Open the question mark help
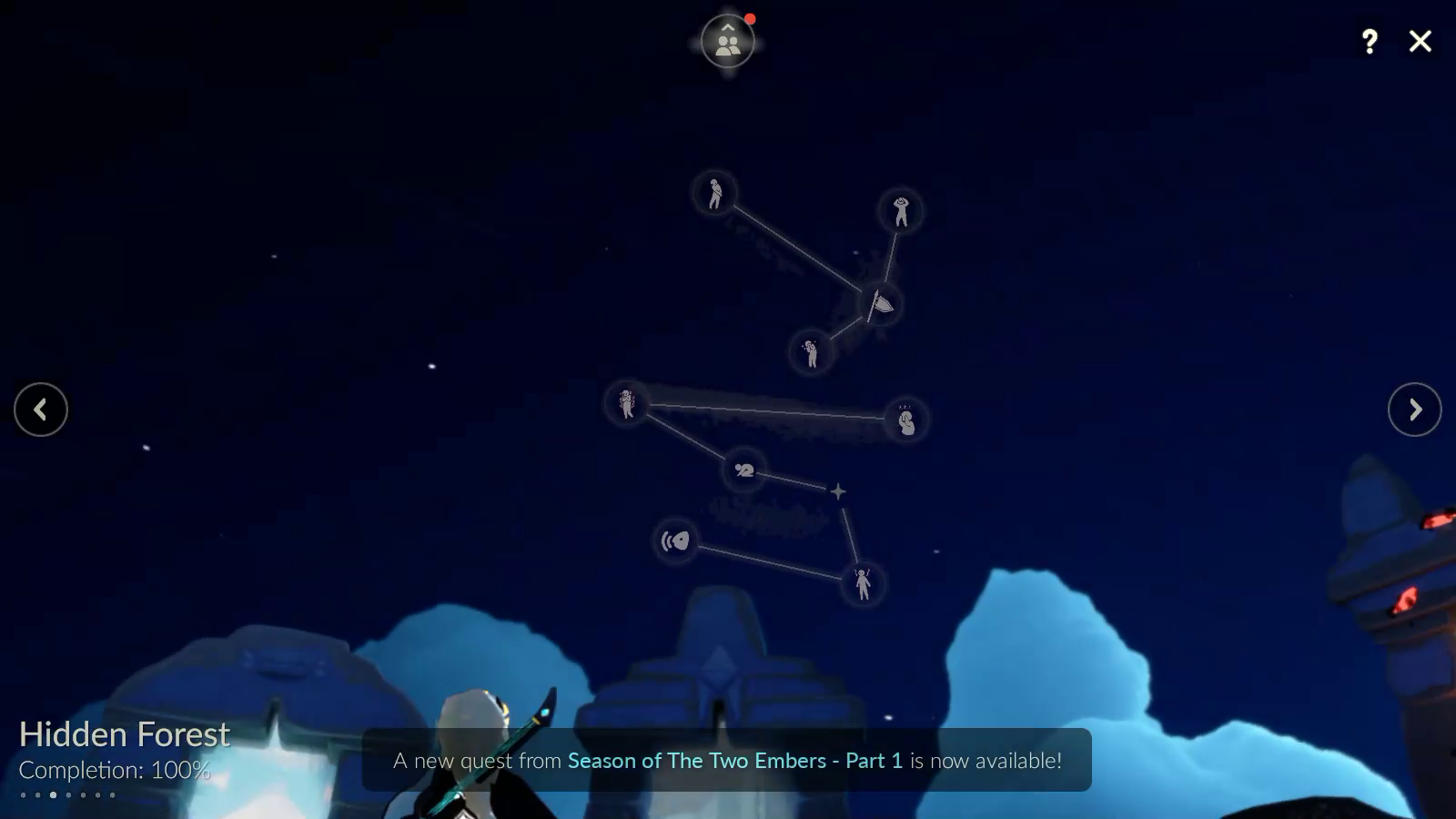 (1370, 41)
